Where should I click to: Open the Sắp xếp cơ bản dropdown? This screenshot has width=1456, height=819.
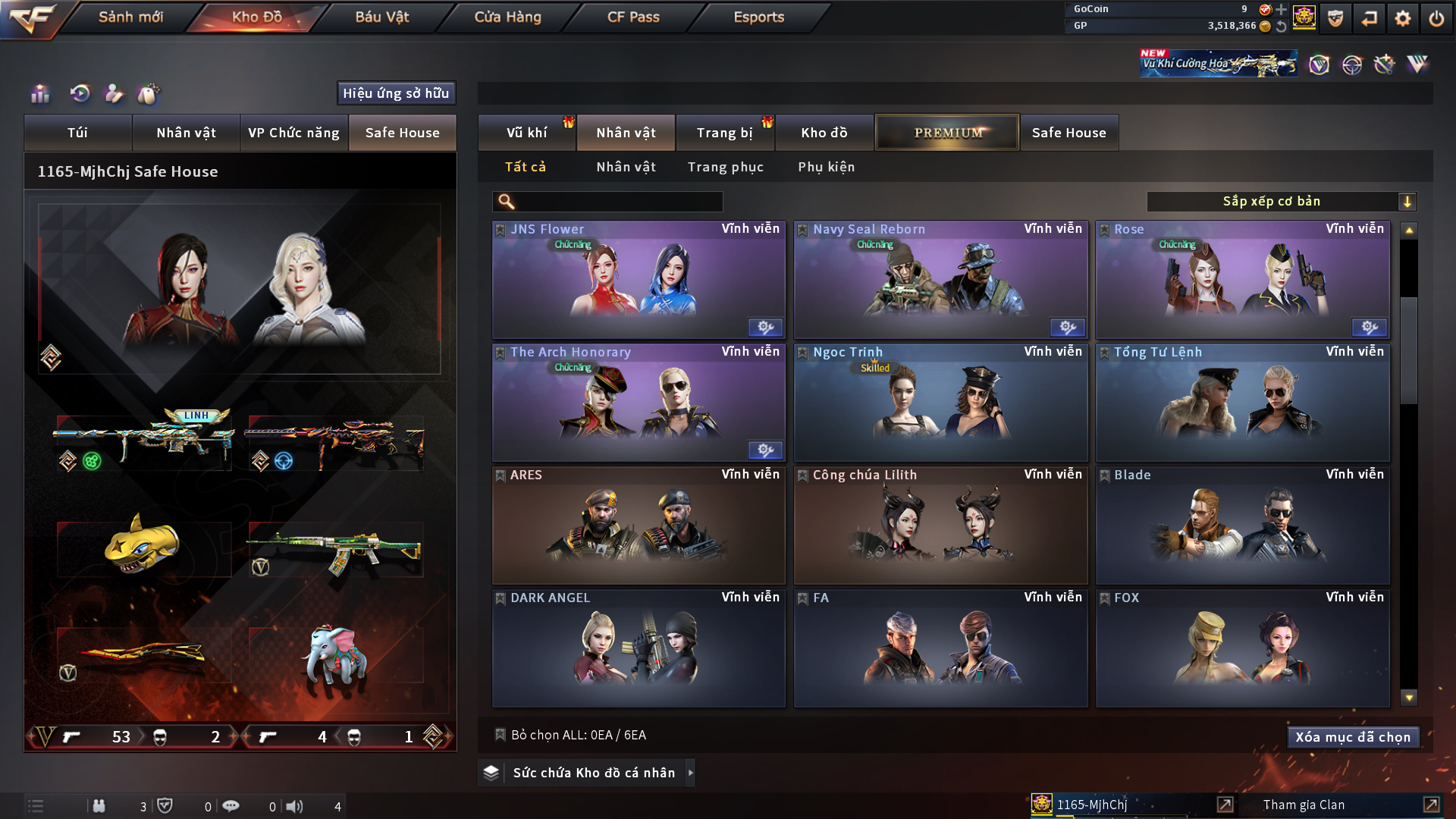(x=1281, y=201)
